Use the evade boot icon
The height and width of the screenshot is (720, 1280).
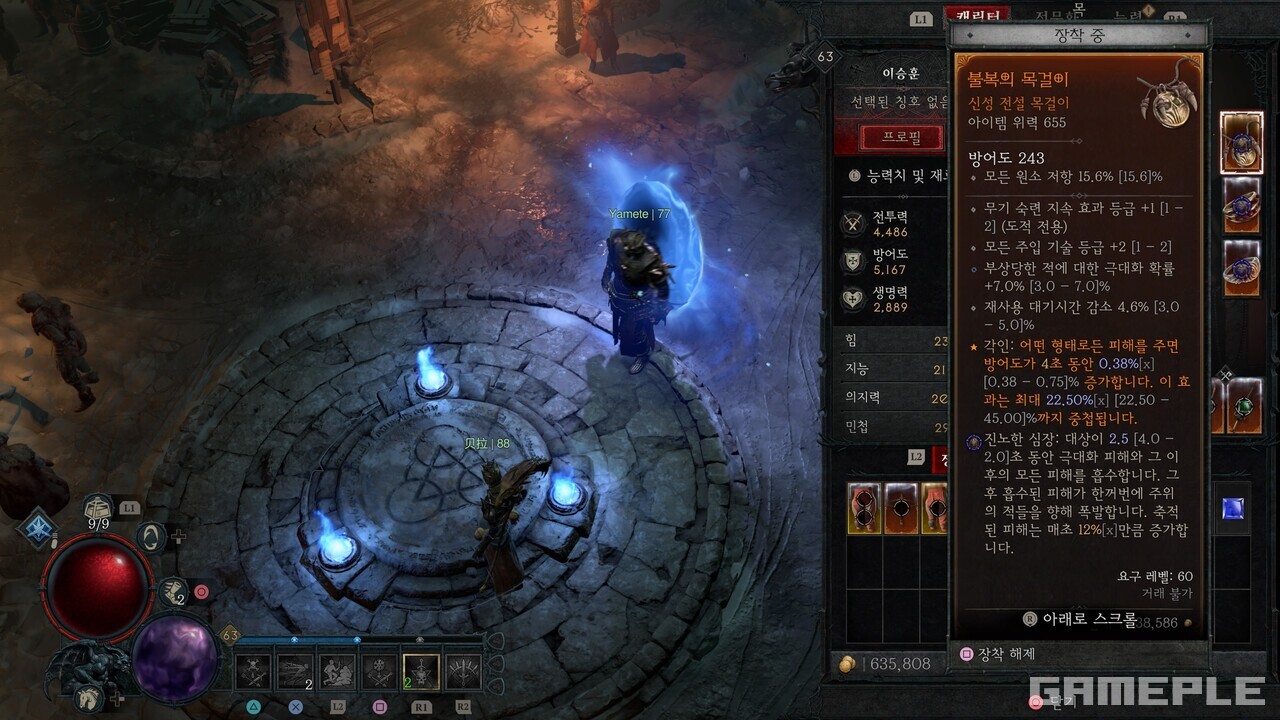(171, 592)
